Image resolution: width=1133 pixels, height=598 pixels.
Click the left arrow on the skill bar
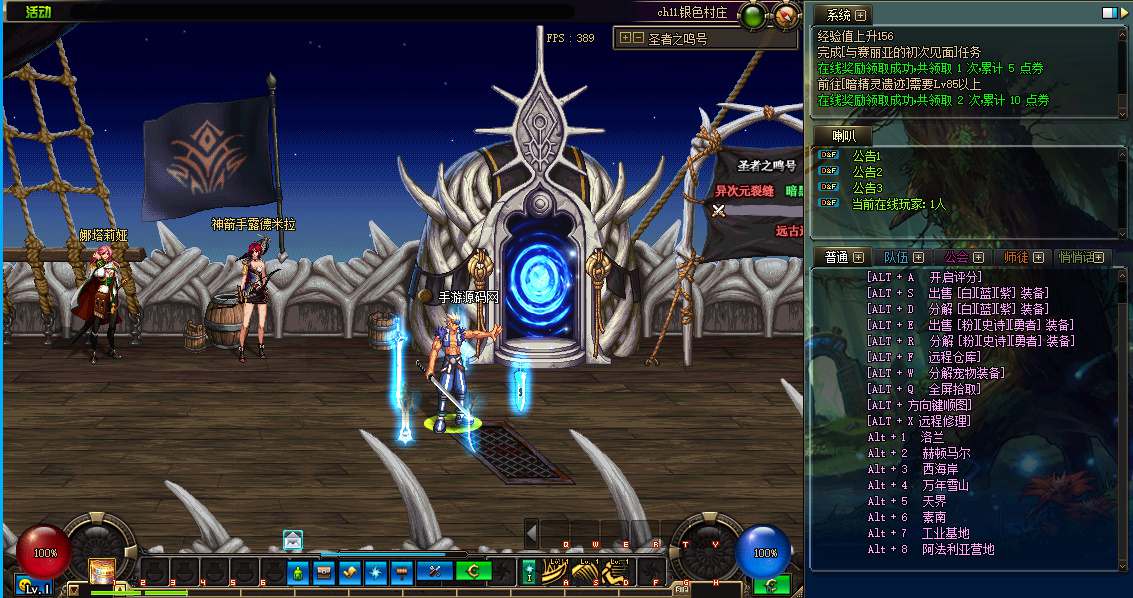click(x=532, y=532)
